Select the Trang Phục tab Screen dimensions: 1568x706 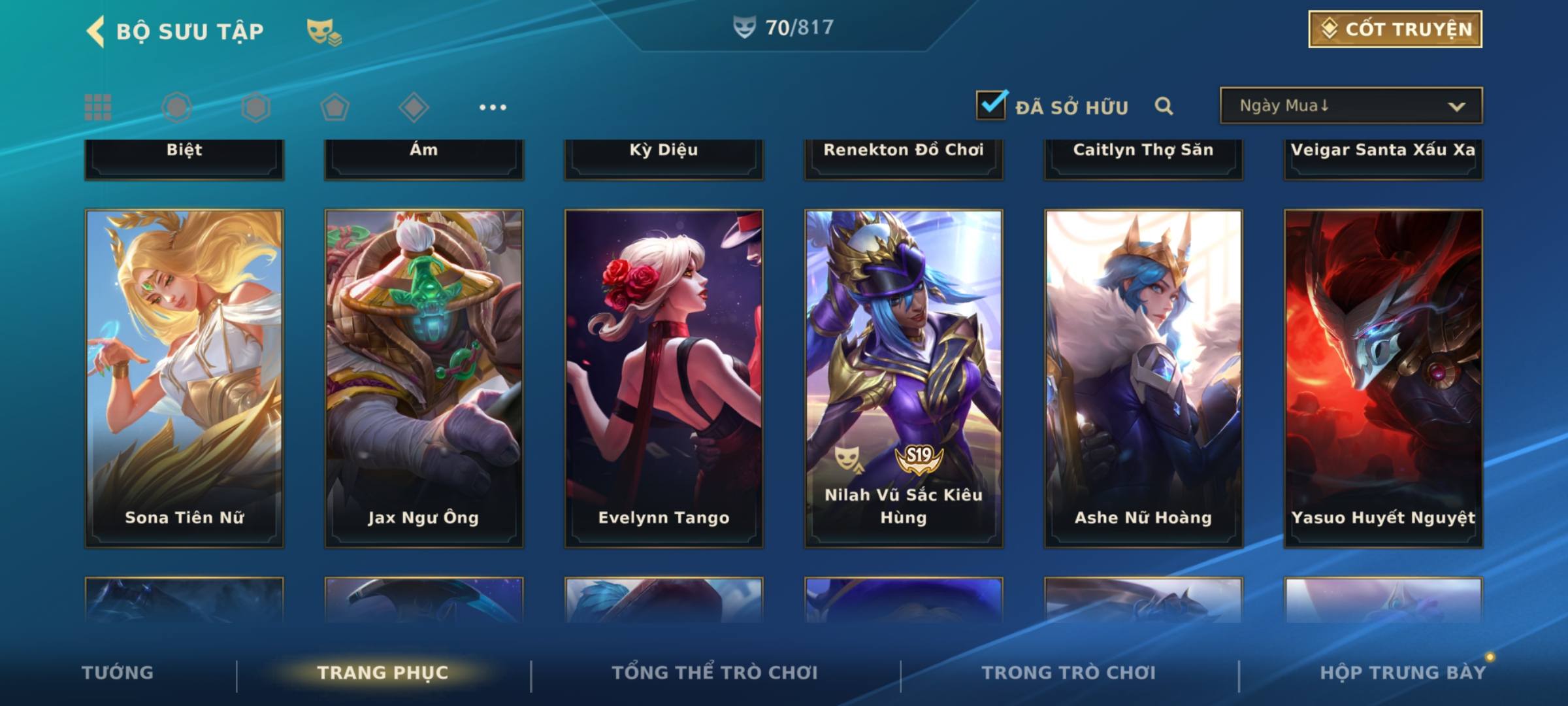pos(383,673)
